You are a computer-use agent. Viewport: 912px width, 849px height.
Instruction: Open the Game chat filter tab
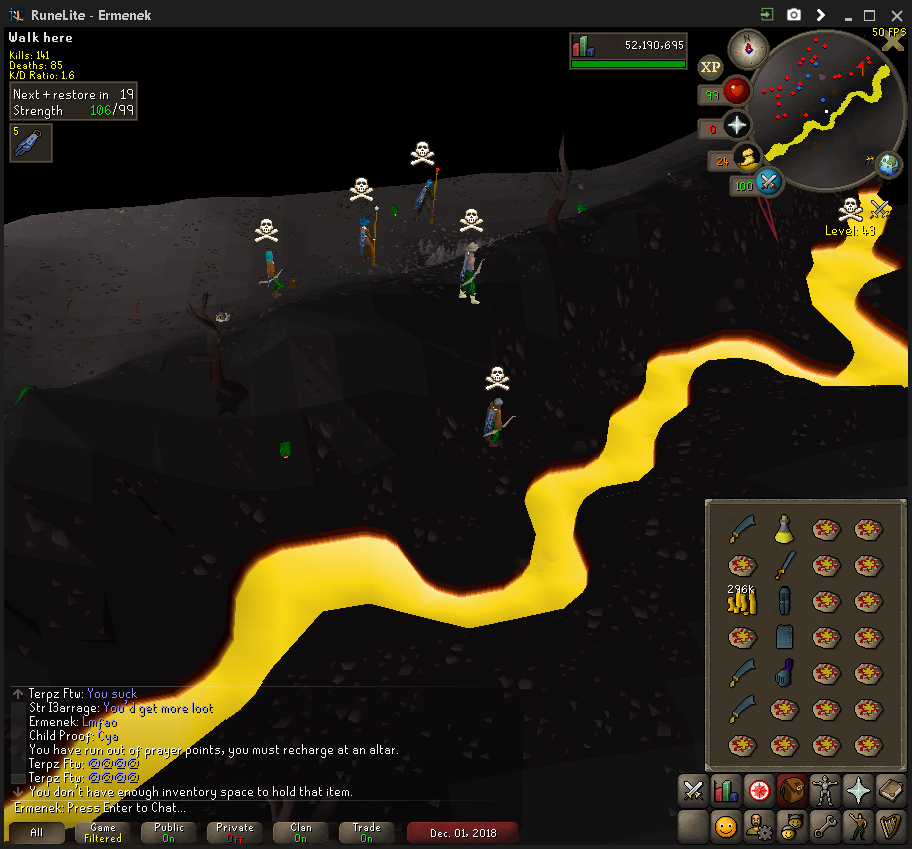[103, 832]
